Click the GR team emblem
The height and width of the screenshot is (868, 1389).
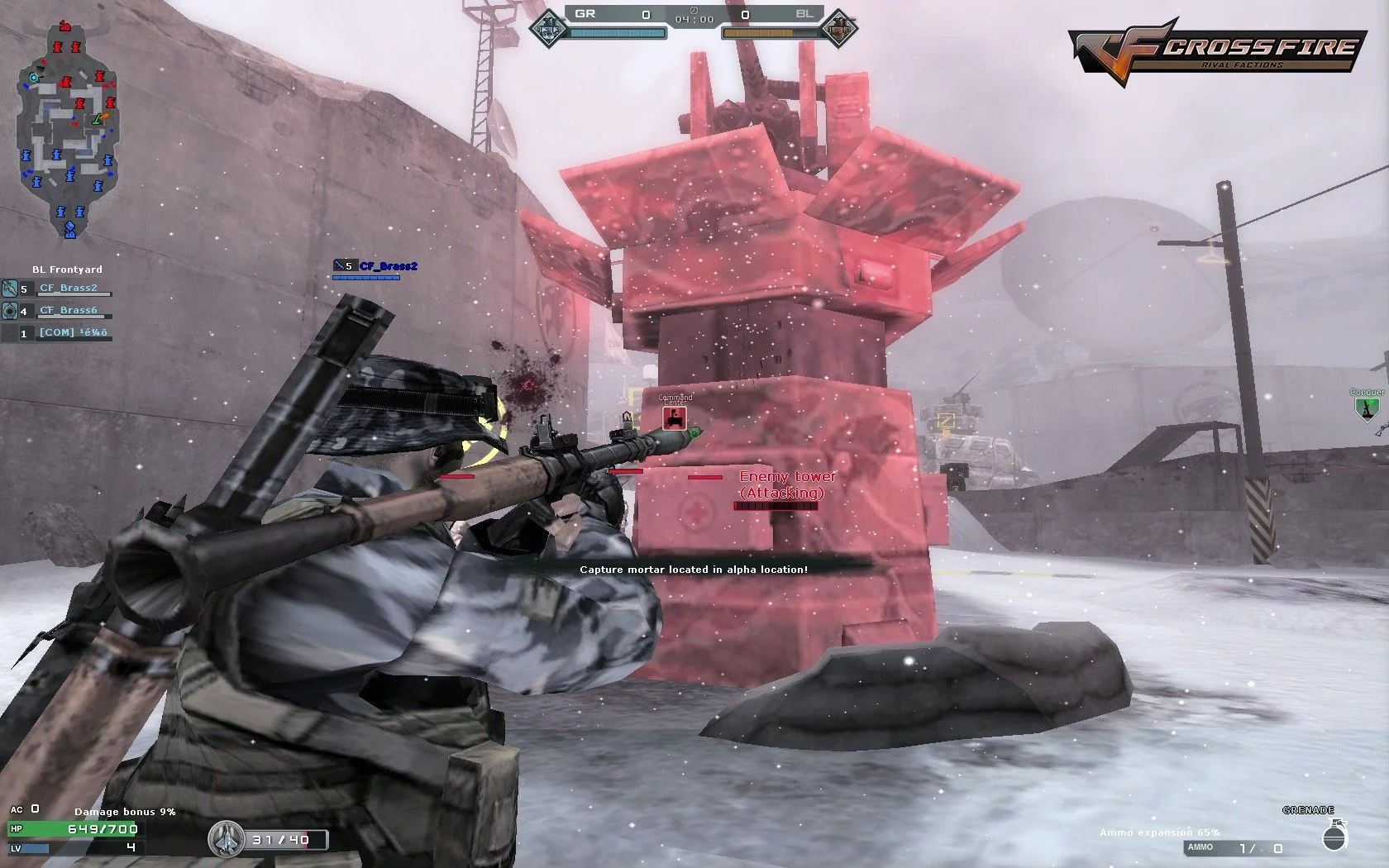[x=551, y=29]
